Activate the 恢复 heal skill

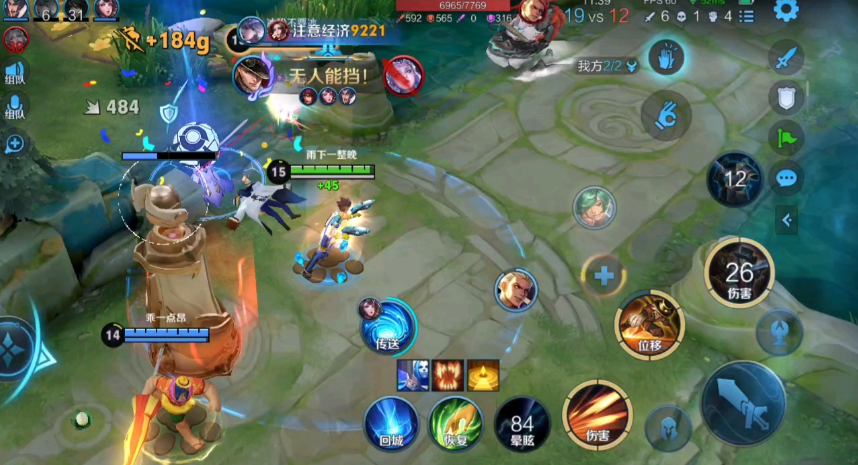tap(455, 421)
